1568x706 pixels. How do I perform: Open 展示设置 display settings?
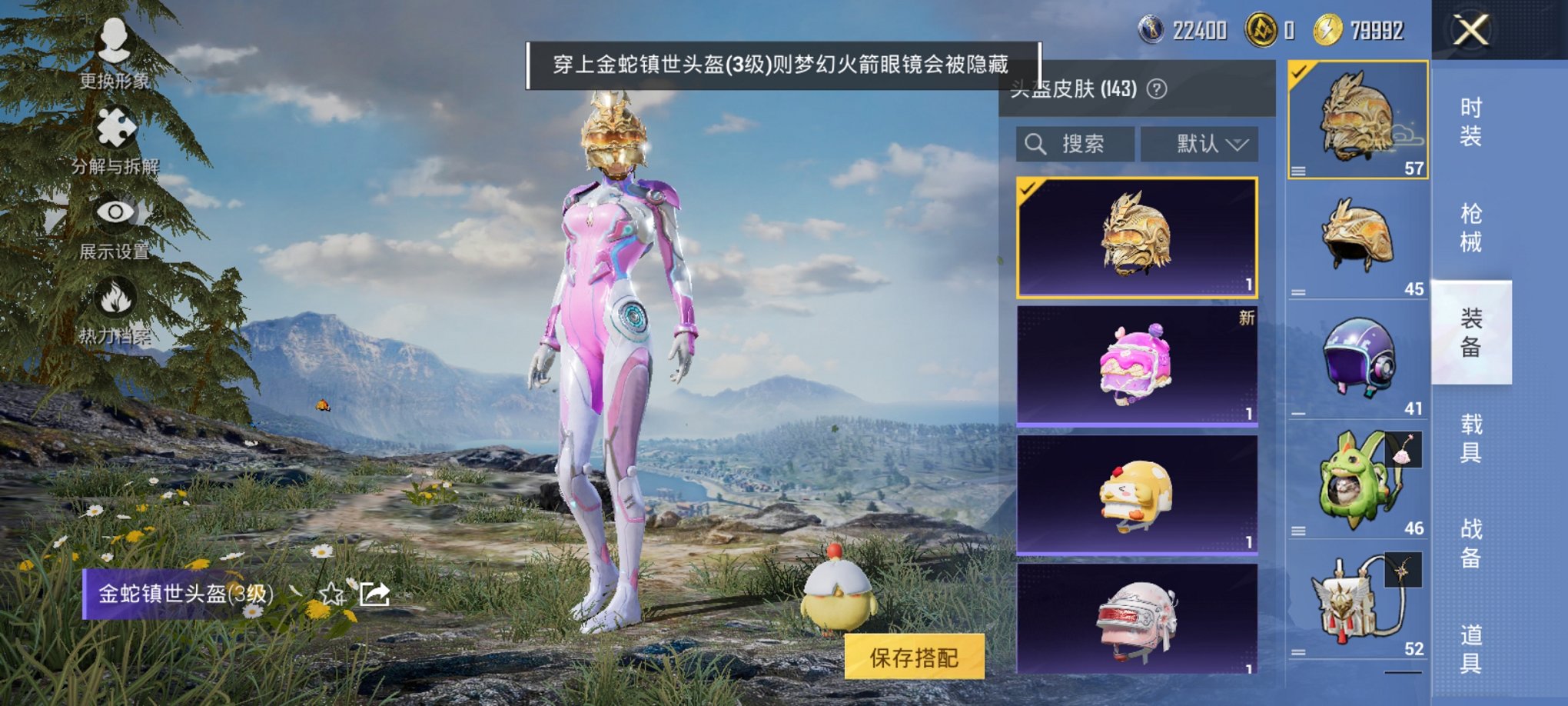tap(114, 211)
